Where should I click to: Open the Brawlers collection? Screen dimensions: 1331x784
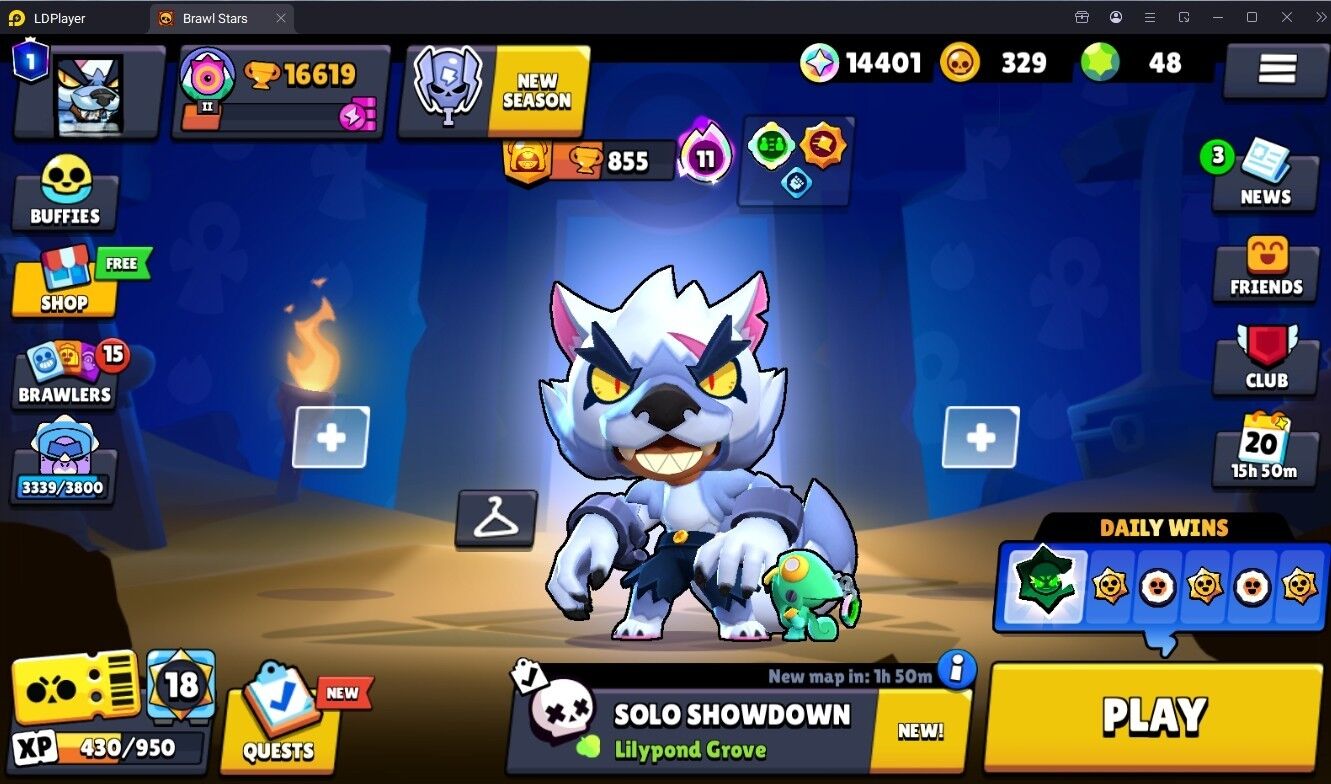coord(62,375)
